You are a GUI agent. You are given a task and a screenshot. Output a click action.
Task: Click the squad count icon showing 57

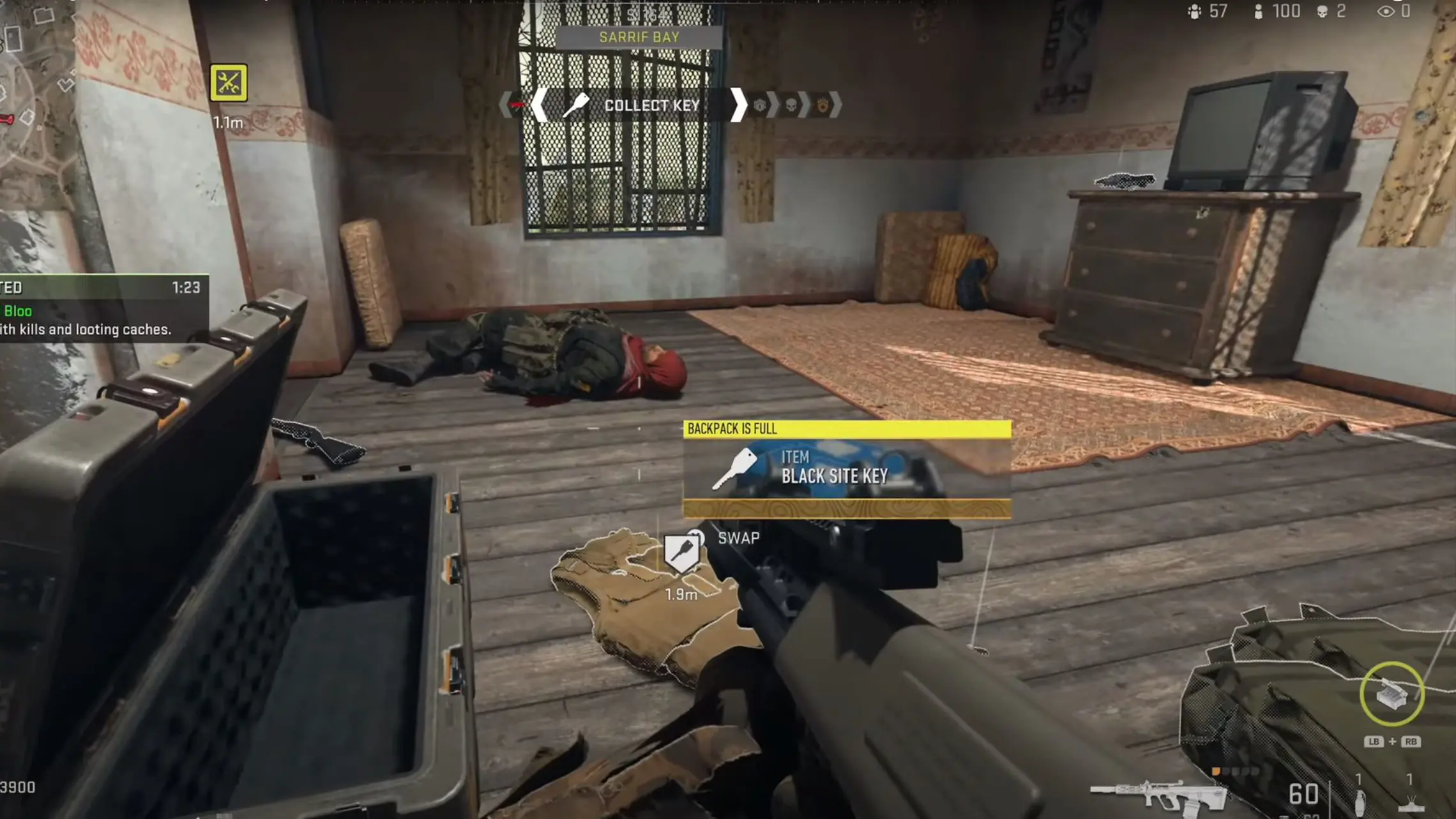pyautogui.click(x=1195, y=11)
